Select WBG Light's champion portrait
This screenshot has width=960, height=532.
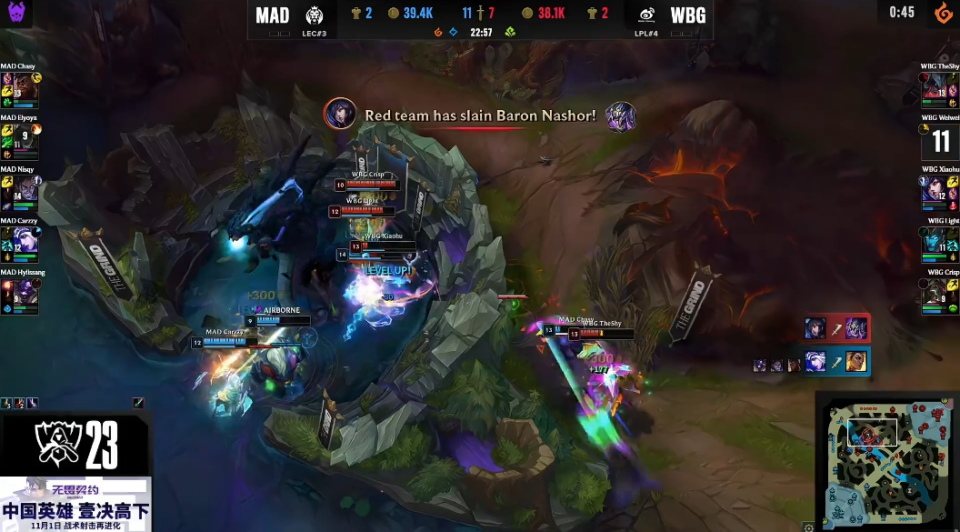click(x=934, y=241)
